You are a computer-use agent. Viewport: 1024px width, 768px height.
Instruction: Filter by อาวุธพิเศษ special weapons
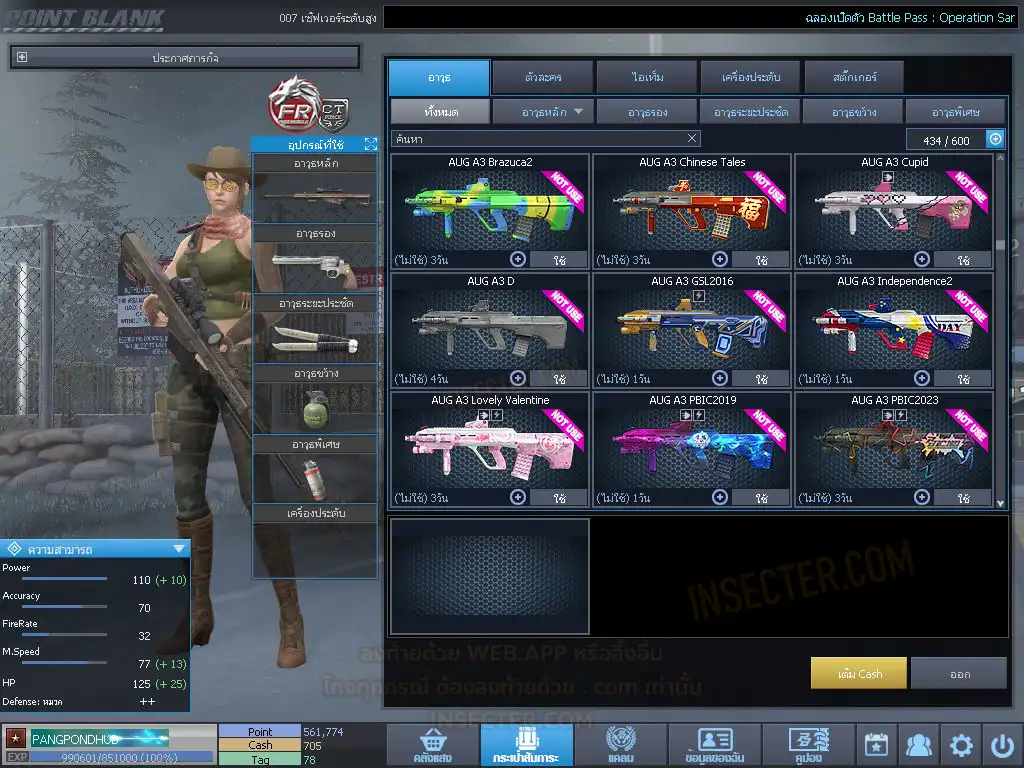tap(955, 111)
